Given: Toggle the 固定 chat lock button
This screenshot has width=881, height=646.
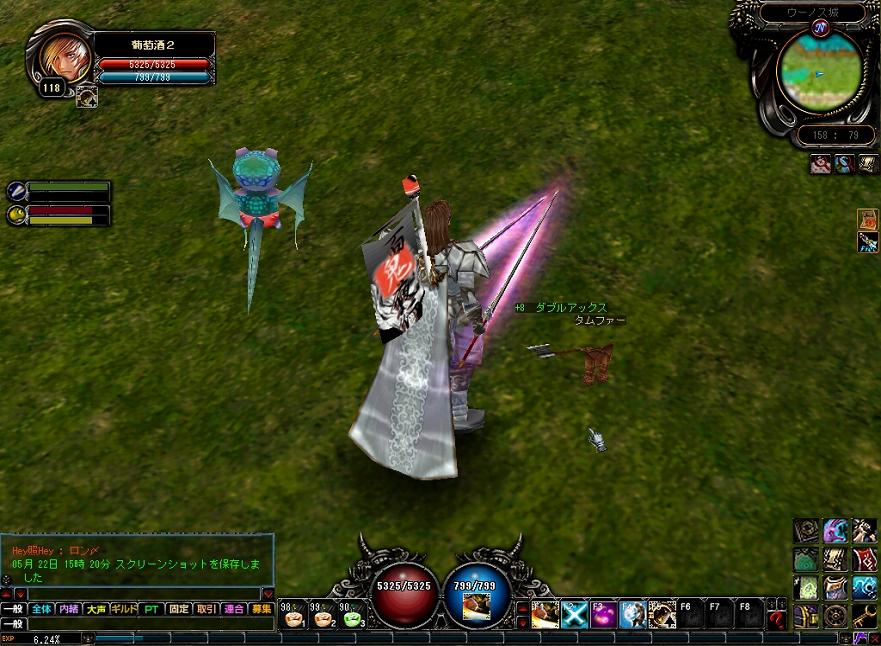Looking at the screenshot, I should point(179,608).
